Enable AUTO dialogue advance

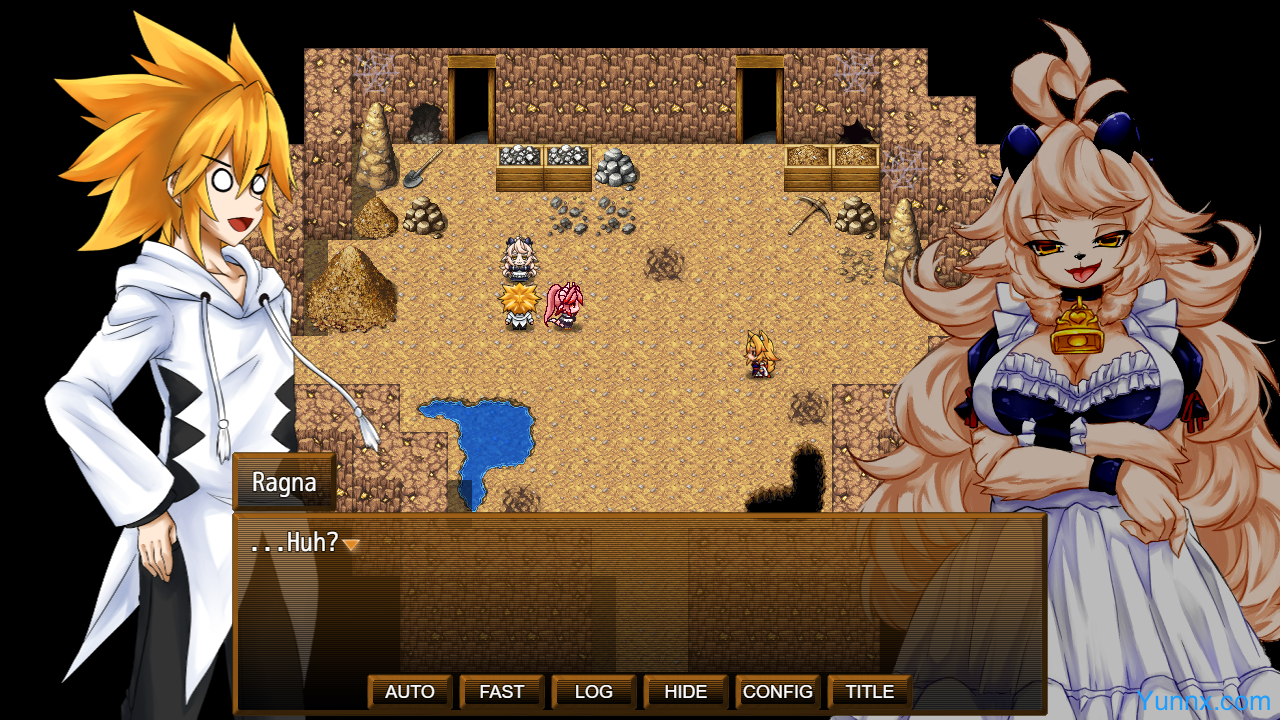[x=410, y=692]
